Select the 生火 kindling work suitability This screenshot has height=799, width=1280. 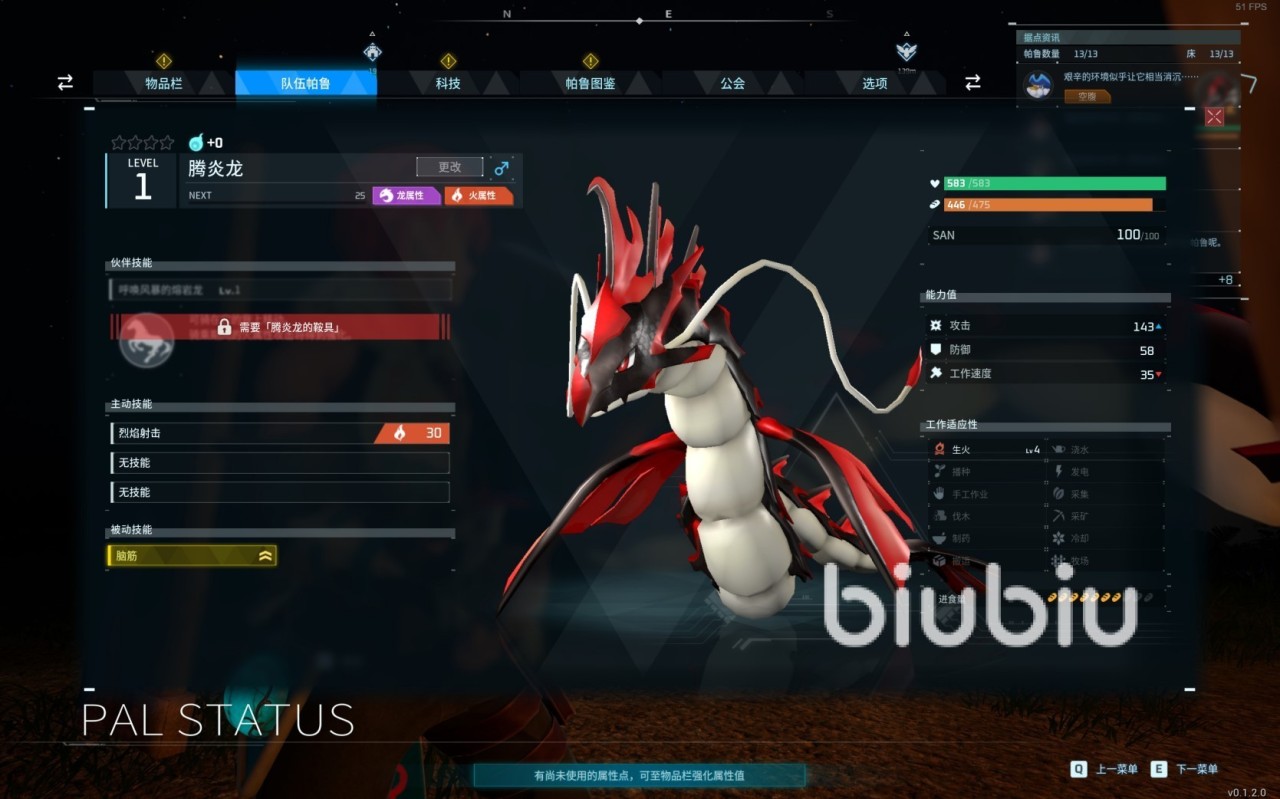click(985, 450)
